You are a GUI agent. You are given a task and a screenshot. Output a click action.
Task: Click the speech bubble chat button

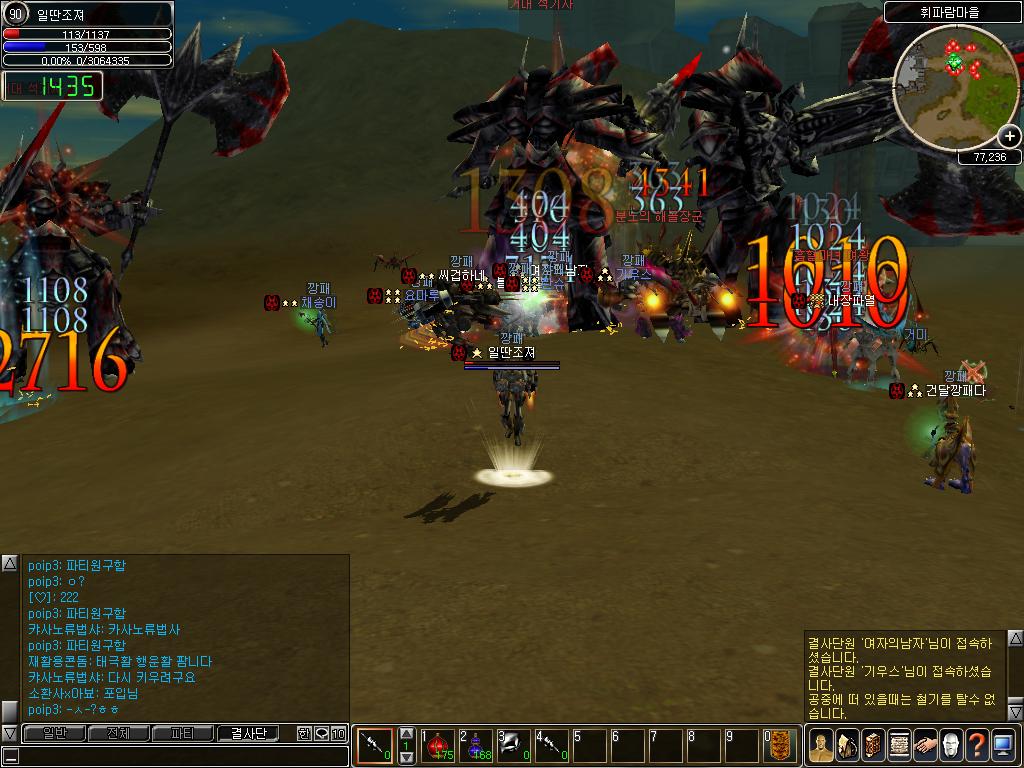321,733
